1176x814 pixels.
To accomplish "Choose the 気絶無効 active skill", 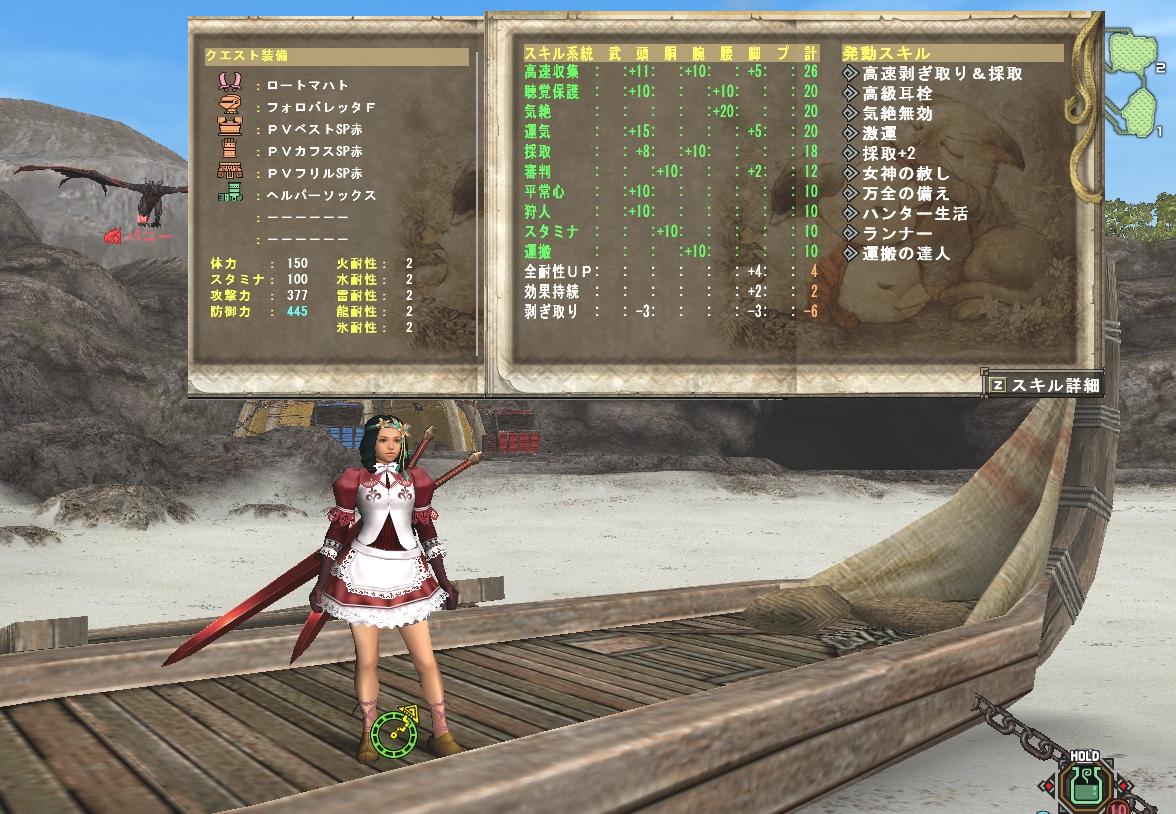I will pos(897,113).
